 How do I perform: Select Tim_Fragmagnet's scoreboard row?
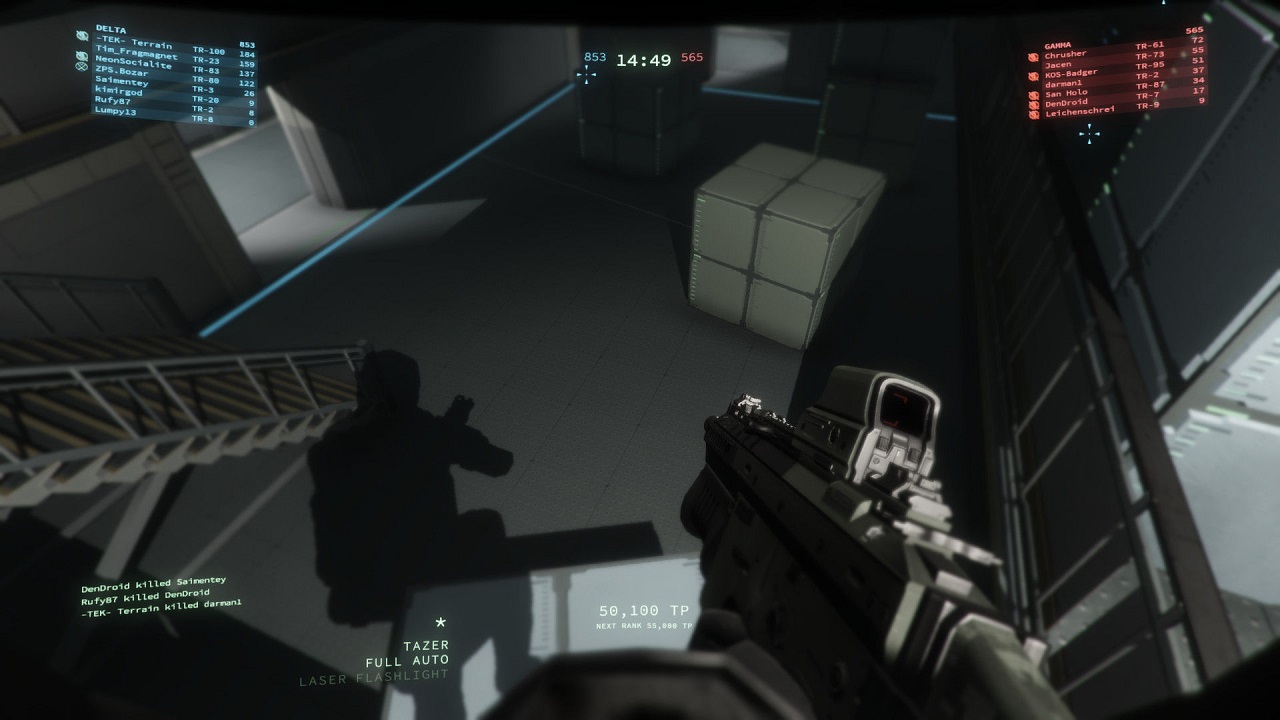point(136,56)
